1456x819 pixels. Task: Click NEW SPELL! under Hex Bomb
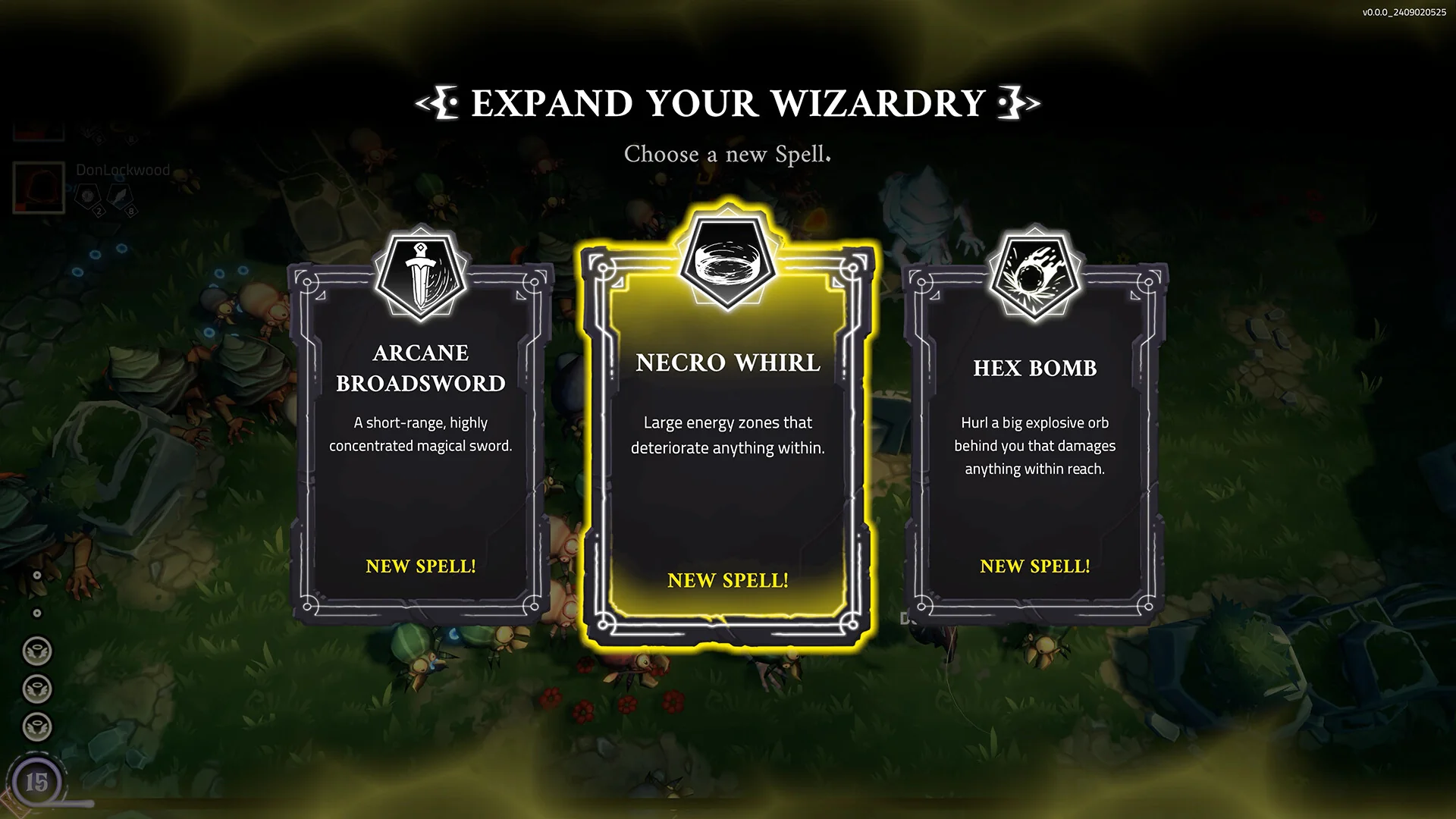[1034, 566]
